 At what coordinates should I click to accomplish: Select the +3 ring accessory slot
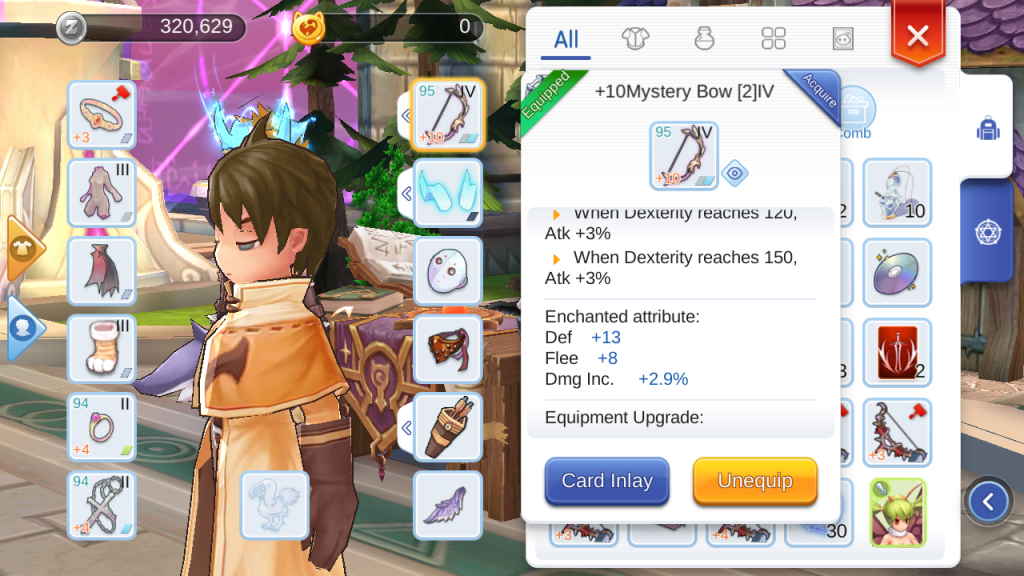pyautogui.click(x=102, y=115)
